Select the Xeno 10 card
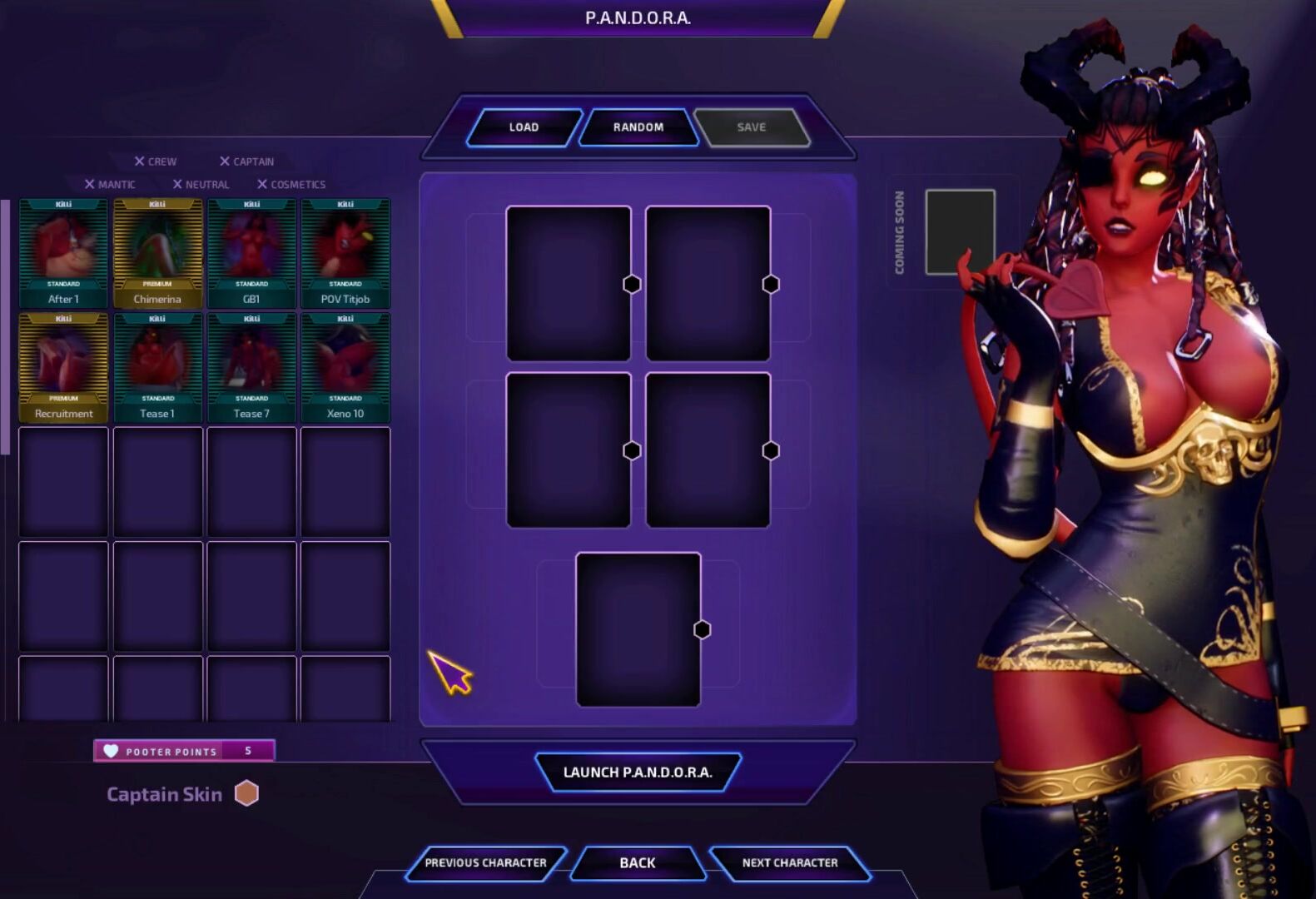The height and width of the screenshot is (899, 1316). (345, 368)
